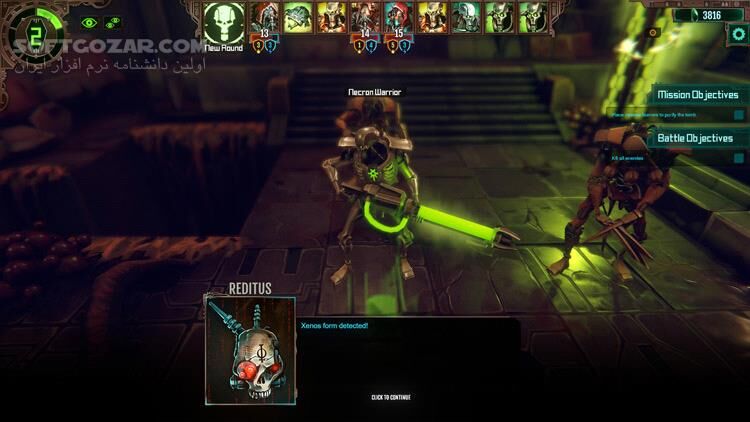The height and width of the screenshot is (422, 750).
Task: Select the turn-order portrait showing 15
Action: [x=400, y=19]
